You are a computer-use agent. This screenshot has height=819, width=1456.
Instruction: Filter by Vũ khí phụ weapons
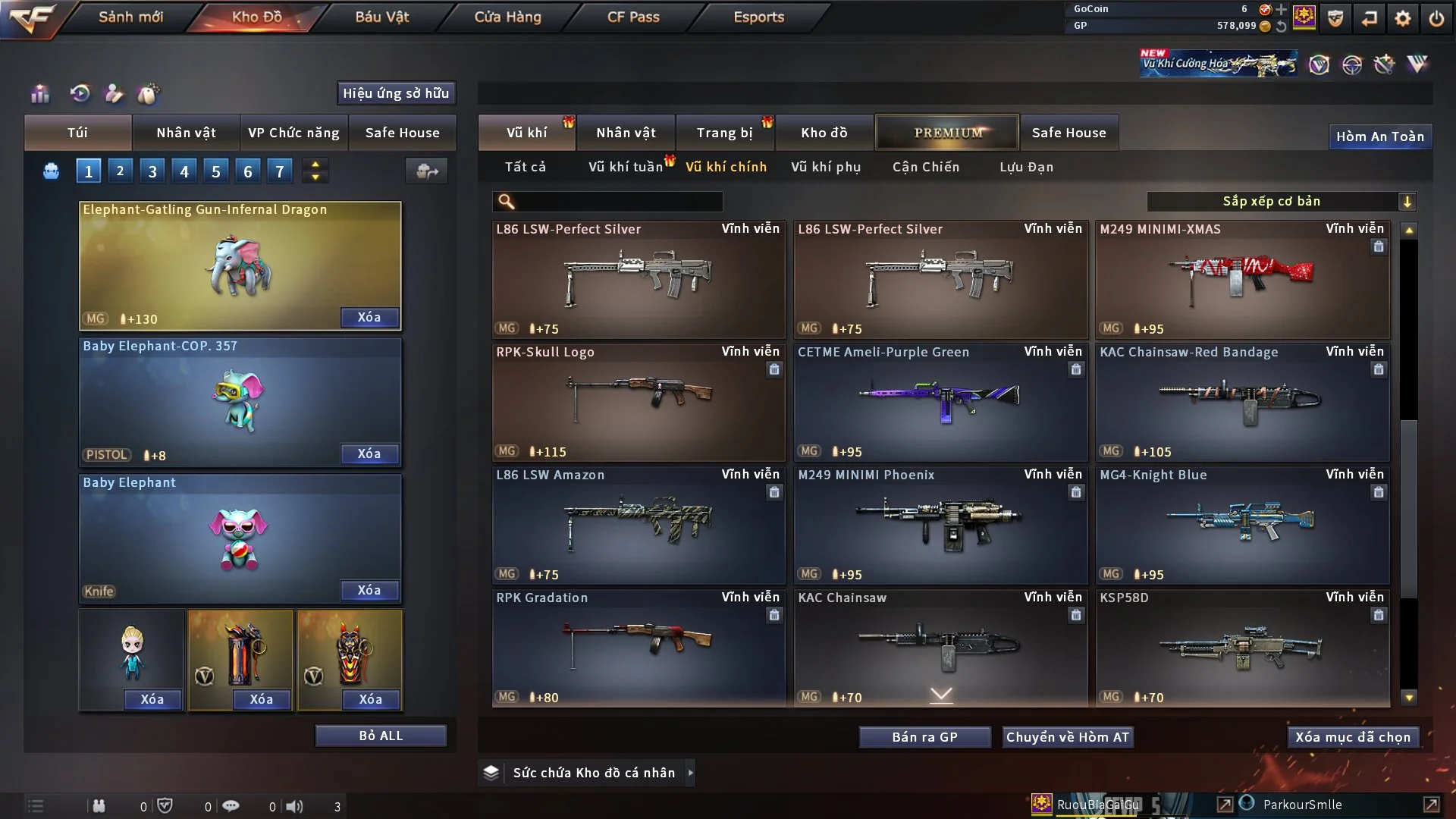(826, 167)
